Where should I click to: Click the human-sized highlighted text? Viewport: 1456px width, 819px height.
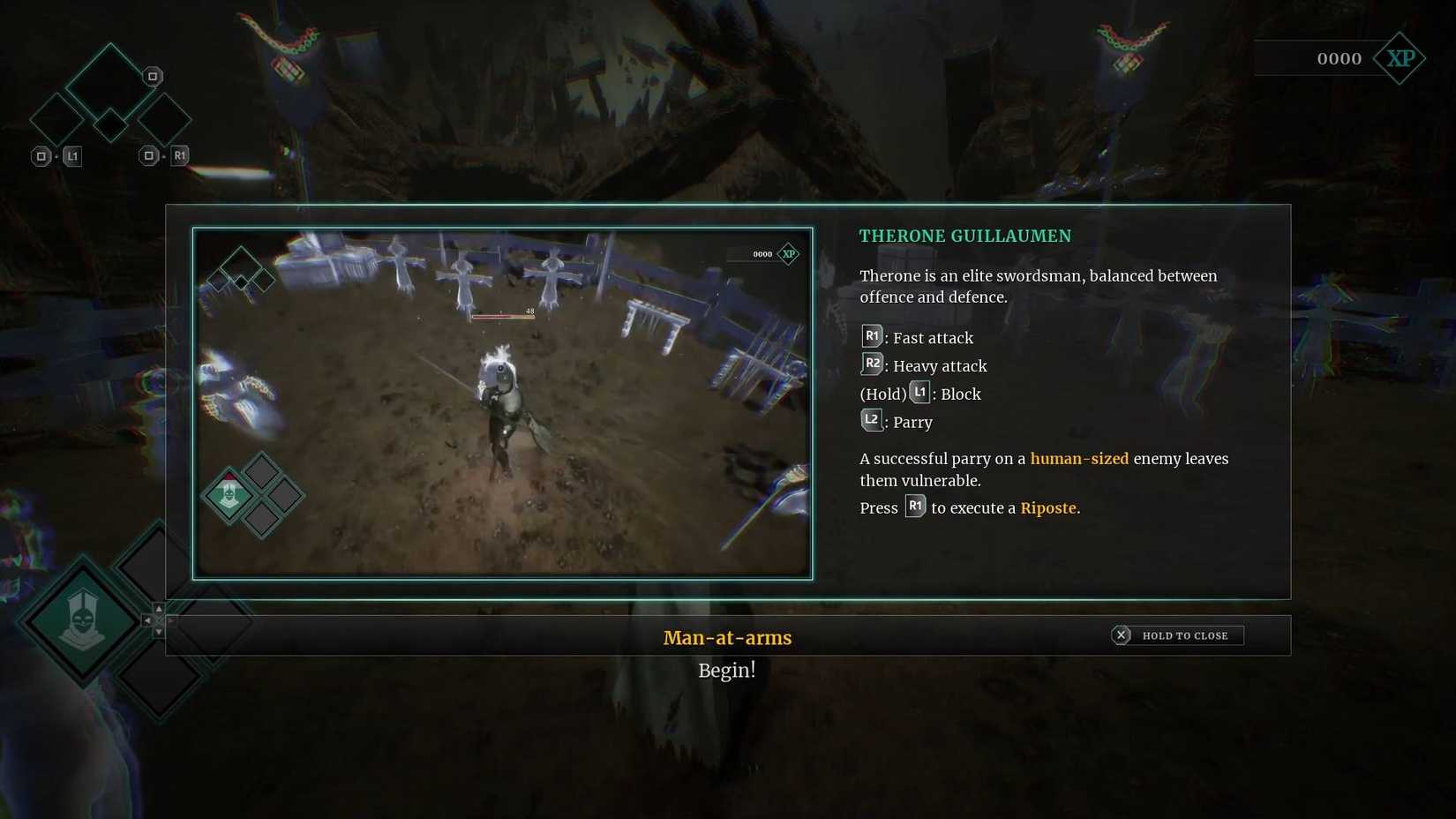(1080, 458)
